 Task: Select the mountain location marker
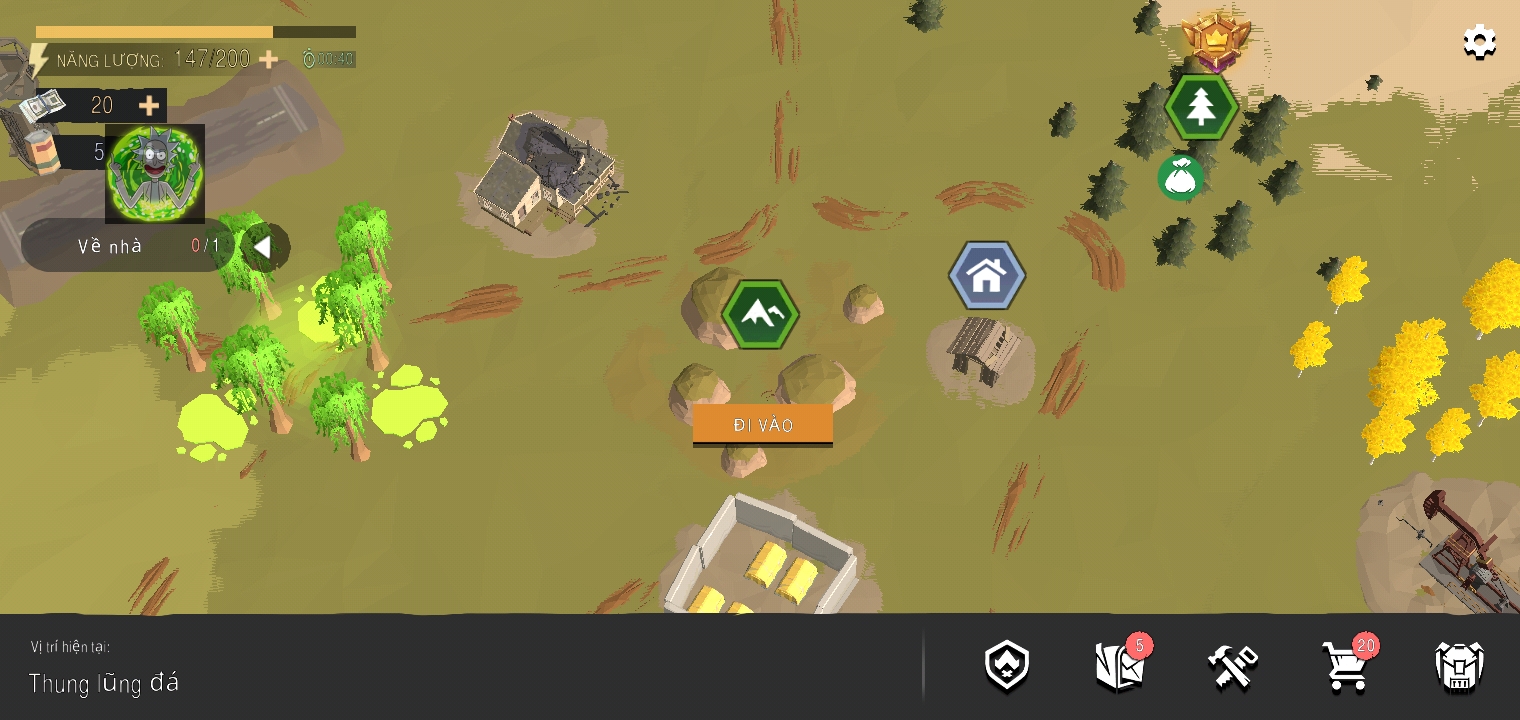pyautogui.click(x=761, y=314)
